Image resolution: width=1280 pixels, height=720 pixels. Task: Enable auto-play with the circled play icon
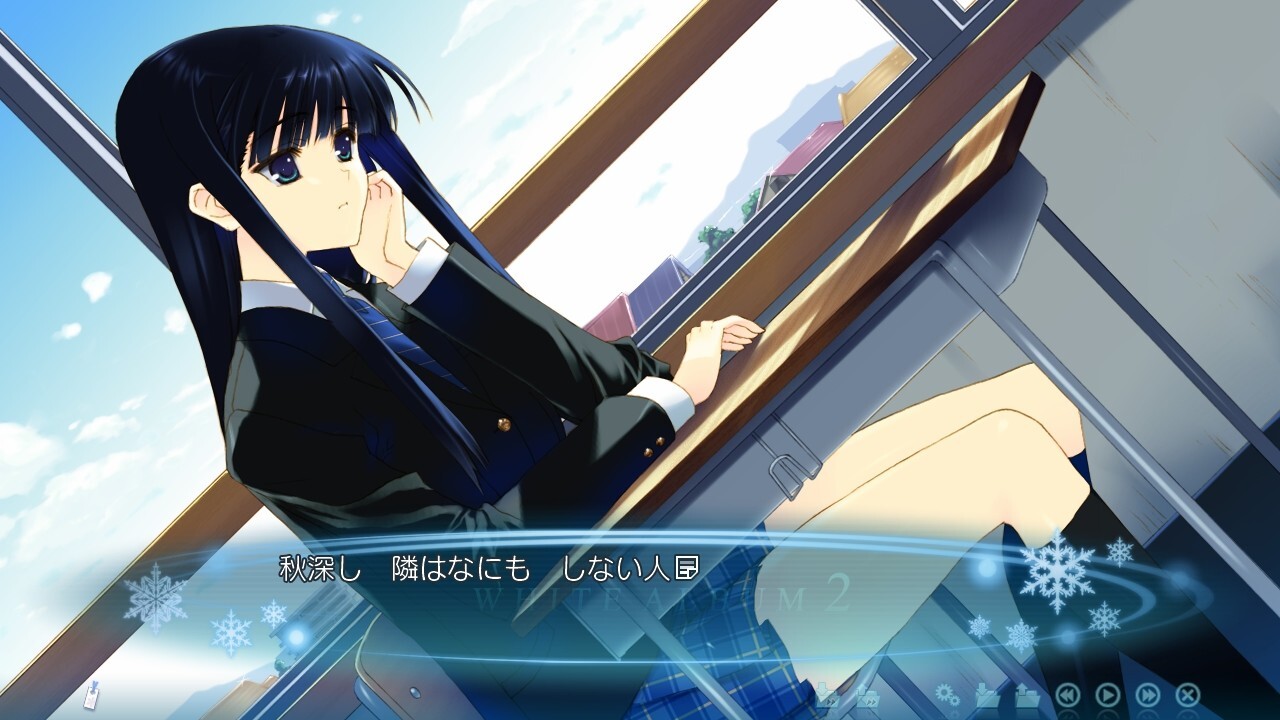point(1108,693)
